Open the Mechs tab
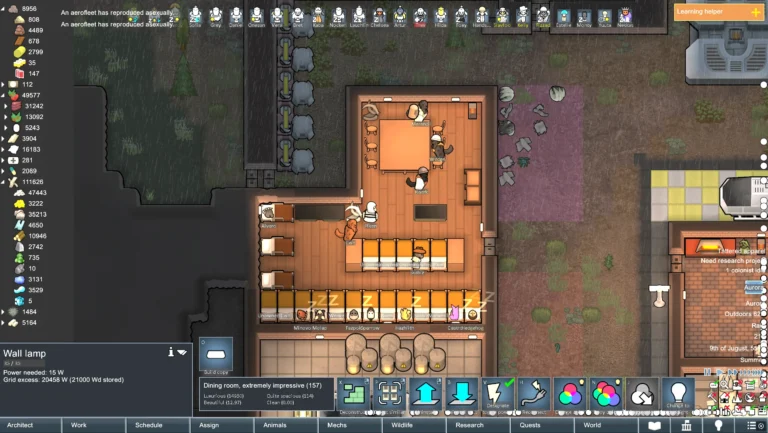The height and width of the screenshot is (433, 768). tap(339, 425)
